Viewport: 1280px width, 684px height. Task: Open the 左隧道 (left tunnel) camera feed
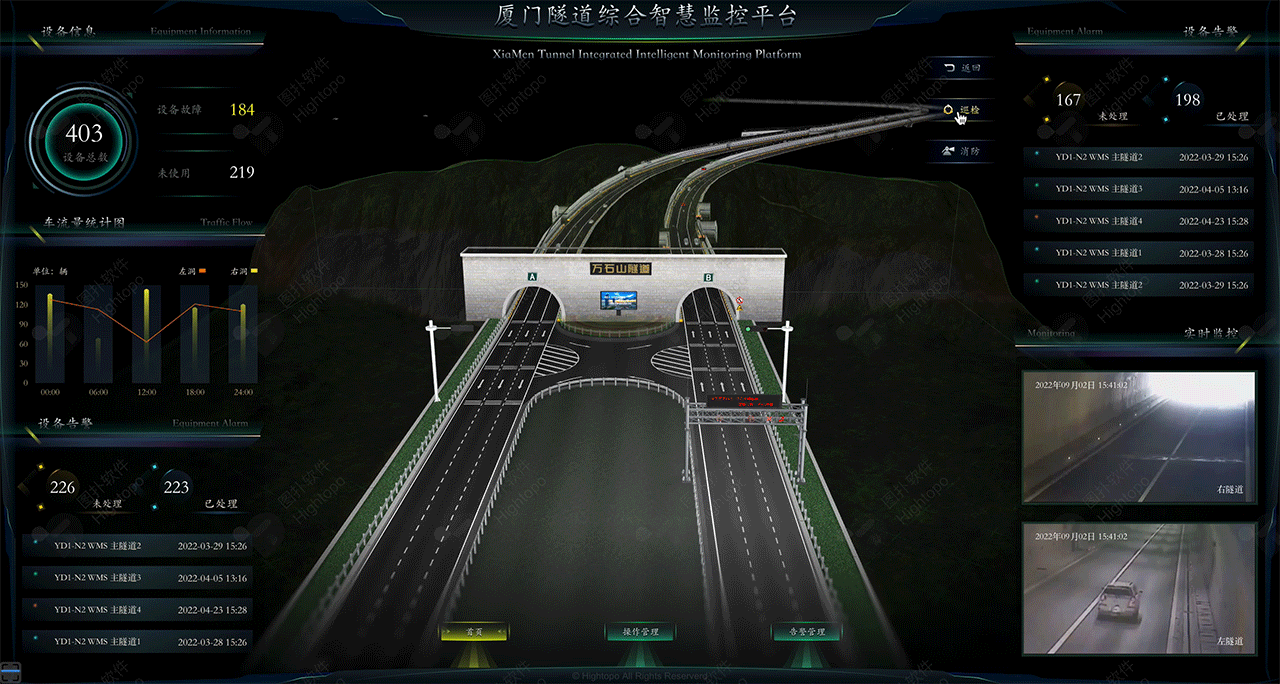point(1138,588)
